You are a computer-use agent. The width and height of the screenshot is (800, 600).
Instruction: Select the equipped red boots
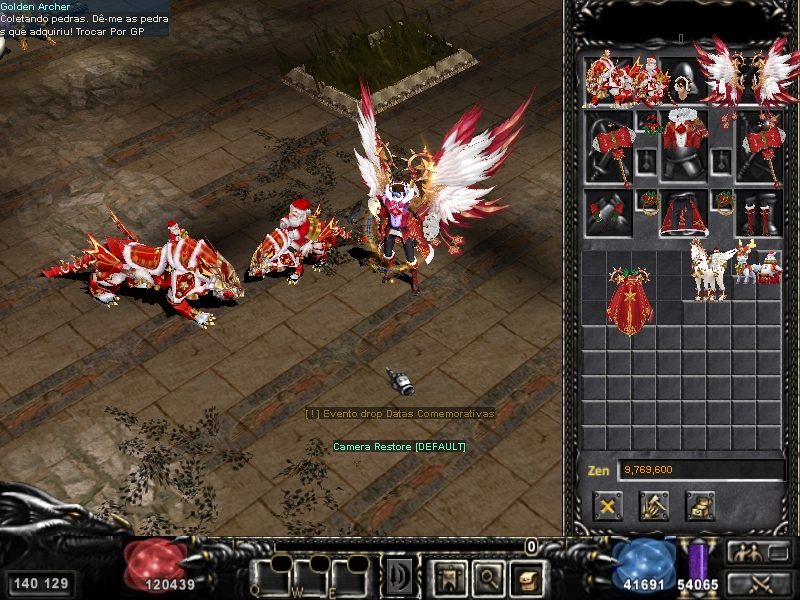click(x=760, y=213)
